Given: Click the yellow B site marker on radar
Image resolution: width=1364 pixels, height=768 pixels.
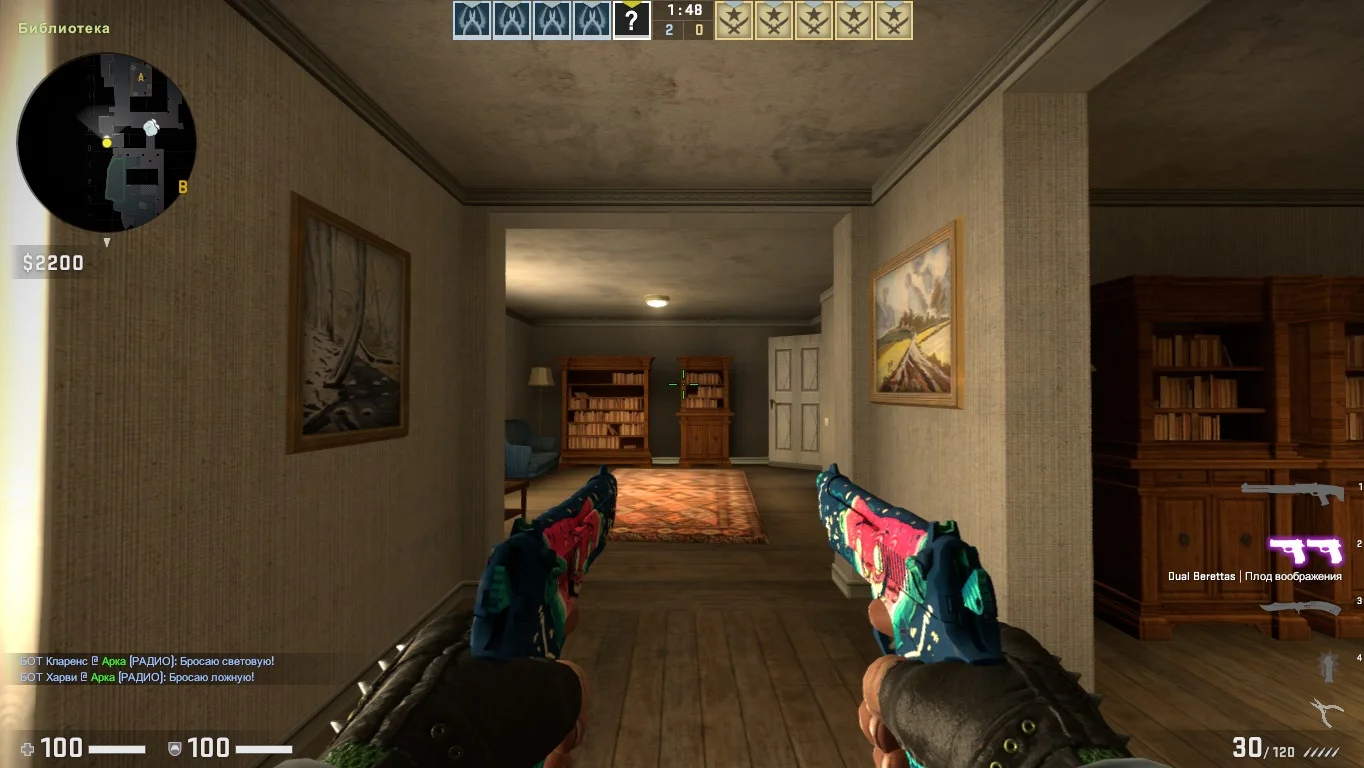Looking at the screenshot, I should (x=183, y=187).
